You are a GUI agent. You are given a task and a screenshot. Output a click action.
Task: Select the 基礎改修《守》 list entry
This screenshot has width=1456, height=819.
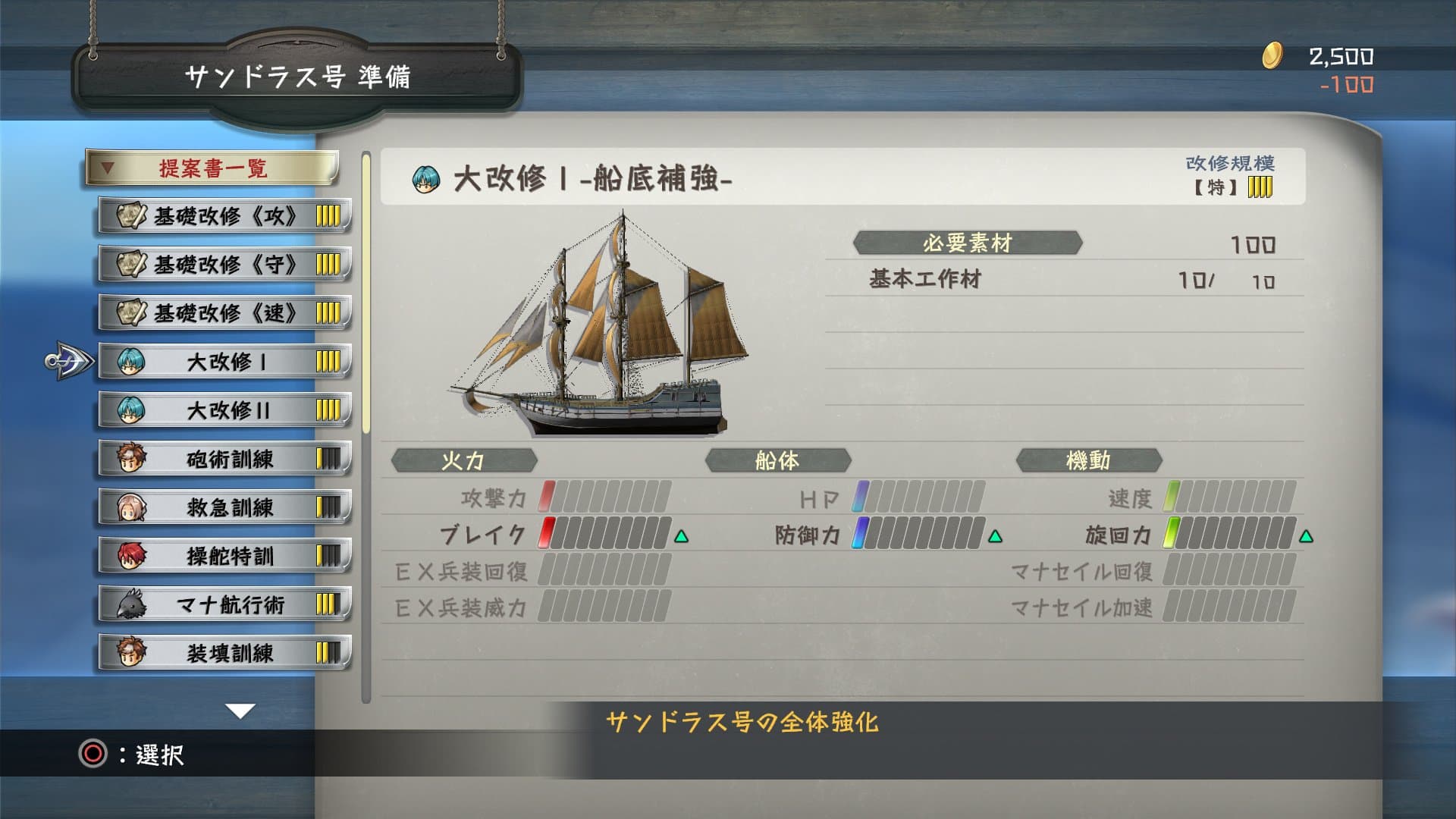[x=224, y=264]
